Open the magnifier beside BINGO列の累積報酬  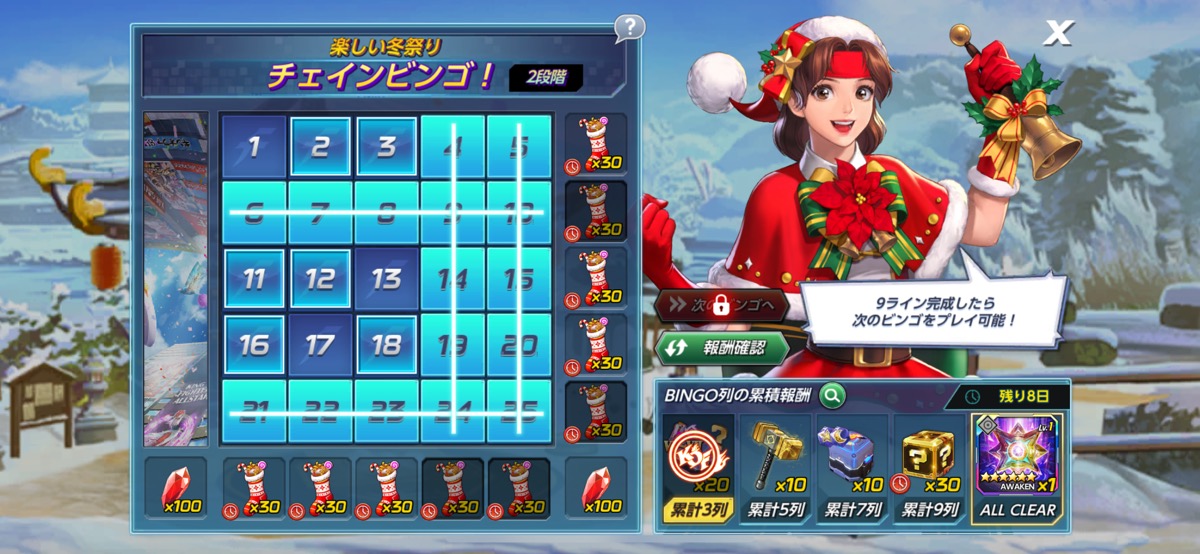pyautogui.click(x=831, y=396)
